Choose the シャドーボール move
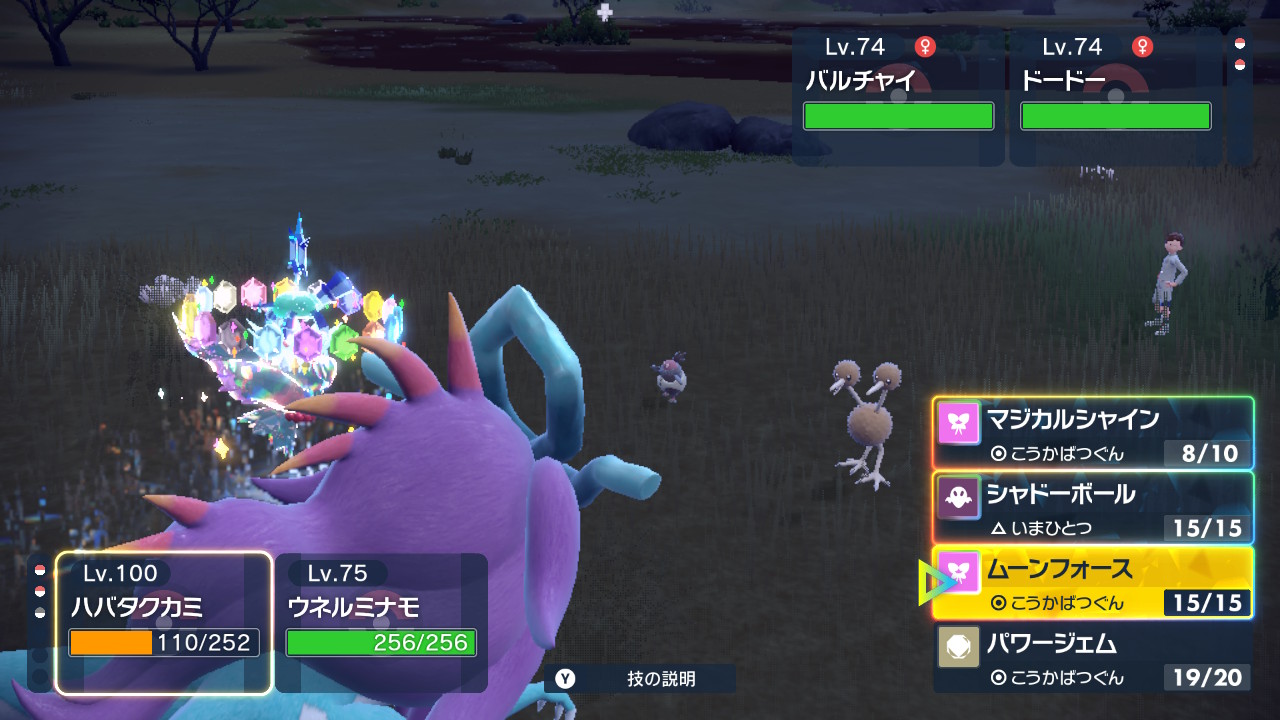The height and width of the screenshot is (720, 1280). [1093, 508]
